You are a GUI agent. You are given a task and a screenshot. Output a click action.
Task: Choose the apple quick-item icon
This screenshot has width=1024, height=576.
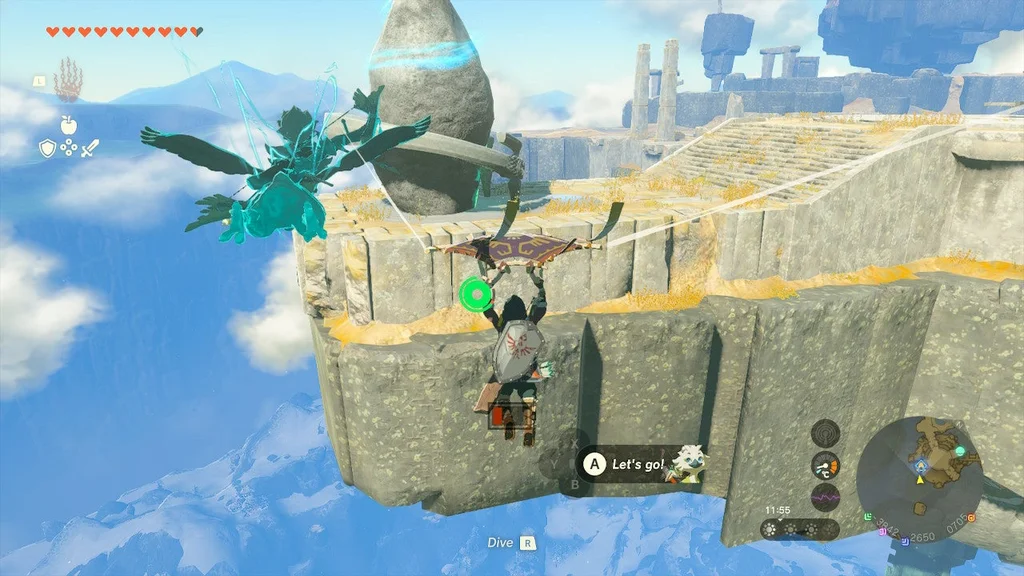(x=69, y=124)
